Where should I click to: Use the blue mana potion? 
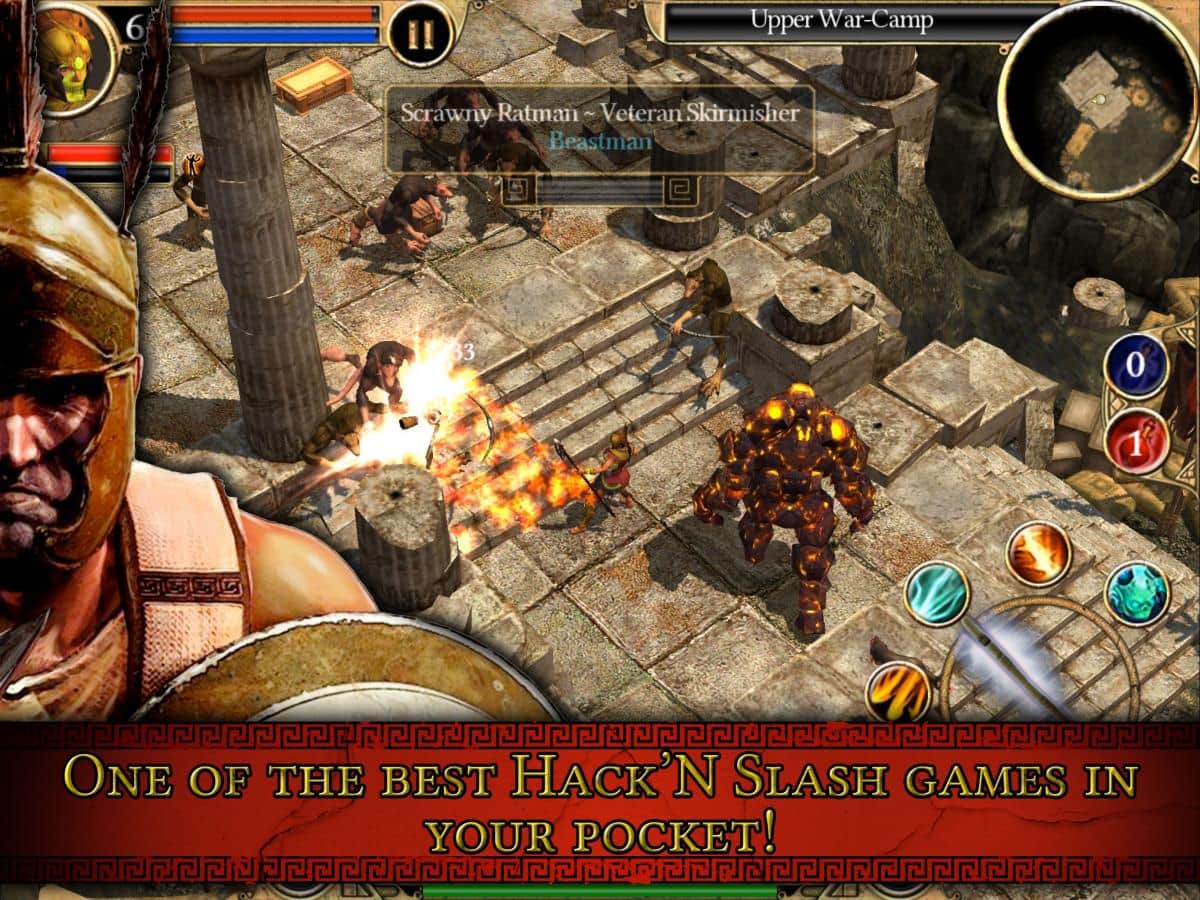(1137, 366)
